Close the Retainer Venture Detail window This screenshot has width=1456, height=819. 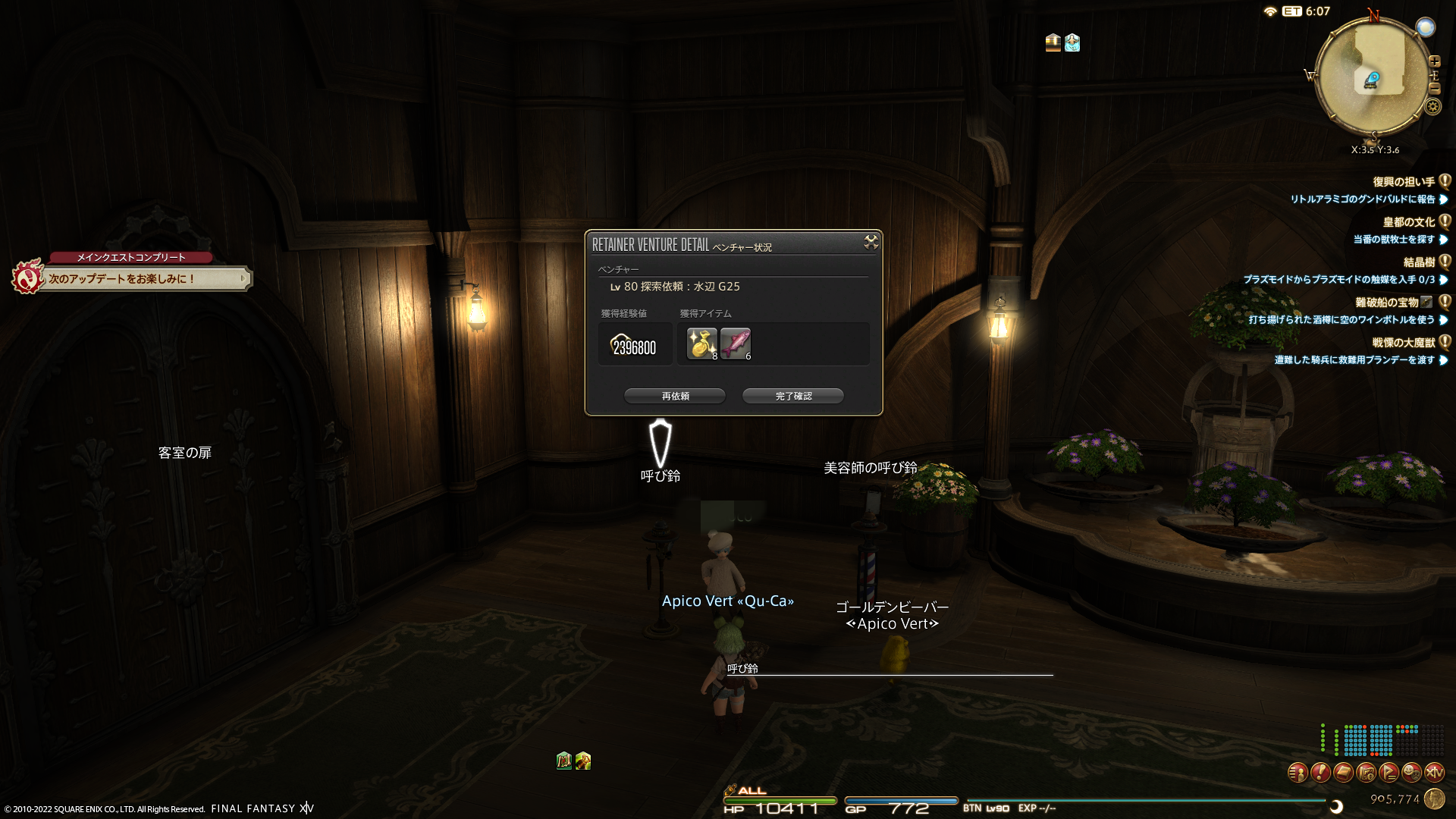tap(871, 242)
